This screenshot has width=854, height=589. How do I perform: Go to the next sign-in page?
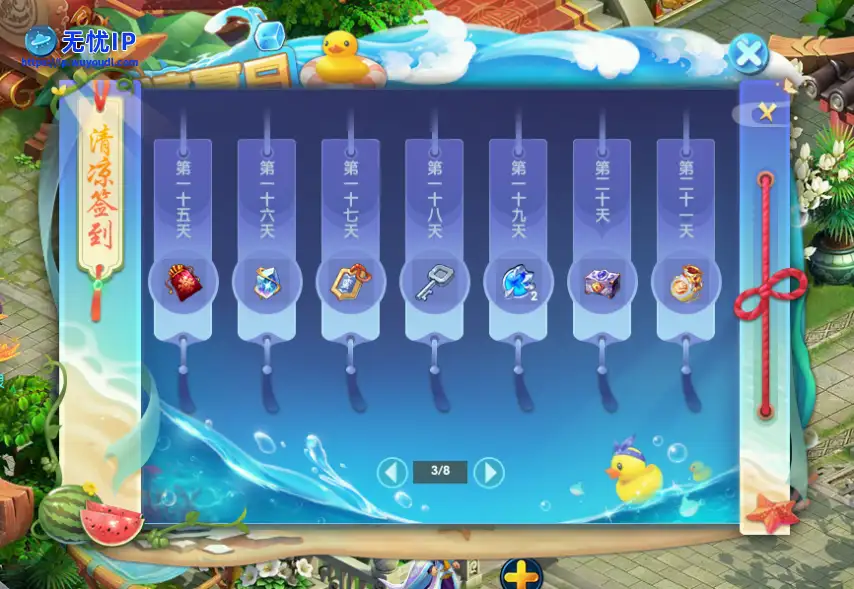(488, 471)
